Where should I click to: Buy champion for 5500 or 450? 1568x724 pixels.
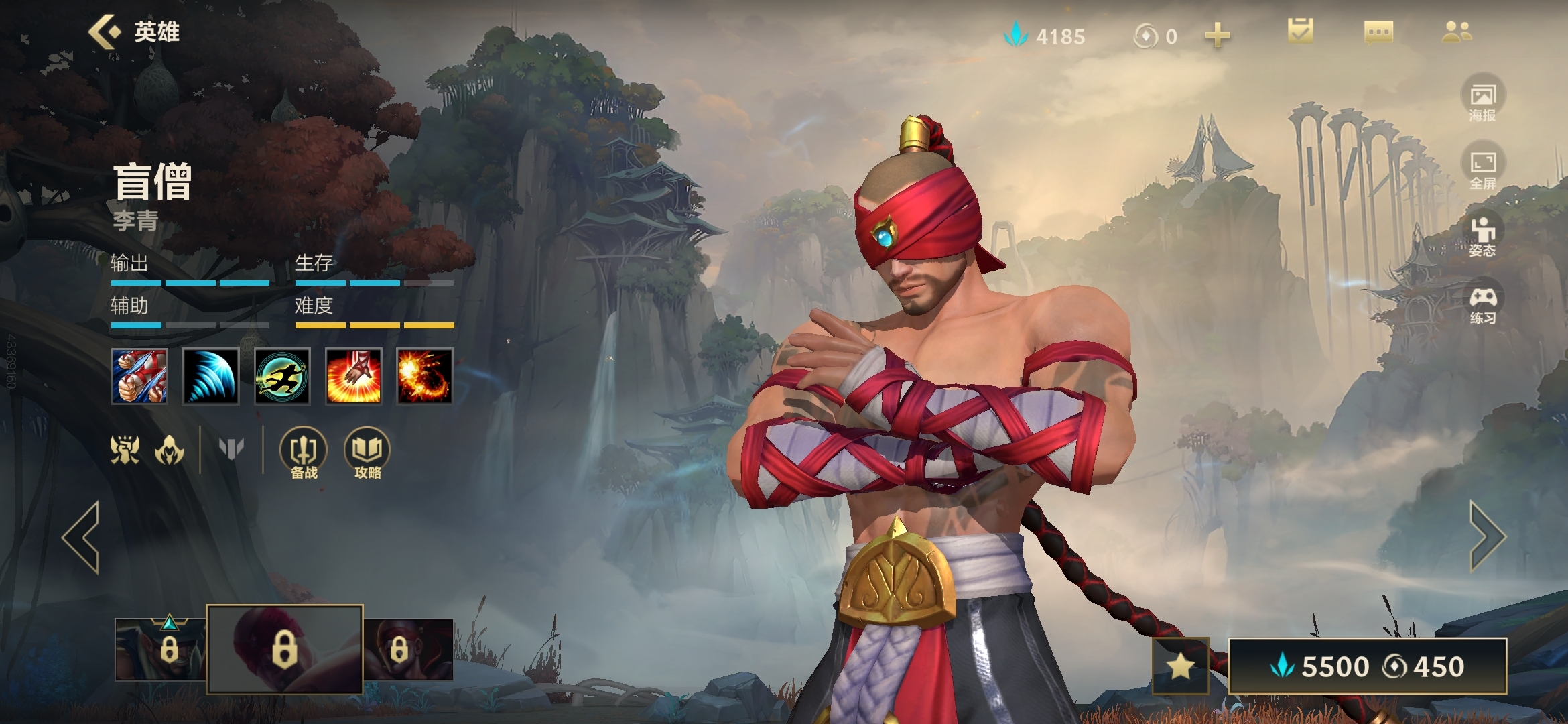pyautogui.click(x=1367, y=666)
